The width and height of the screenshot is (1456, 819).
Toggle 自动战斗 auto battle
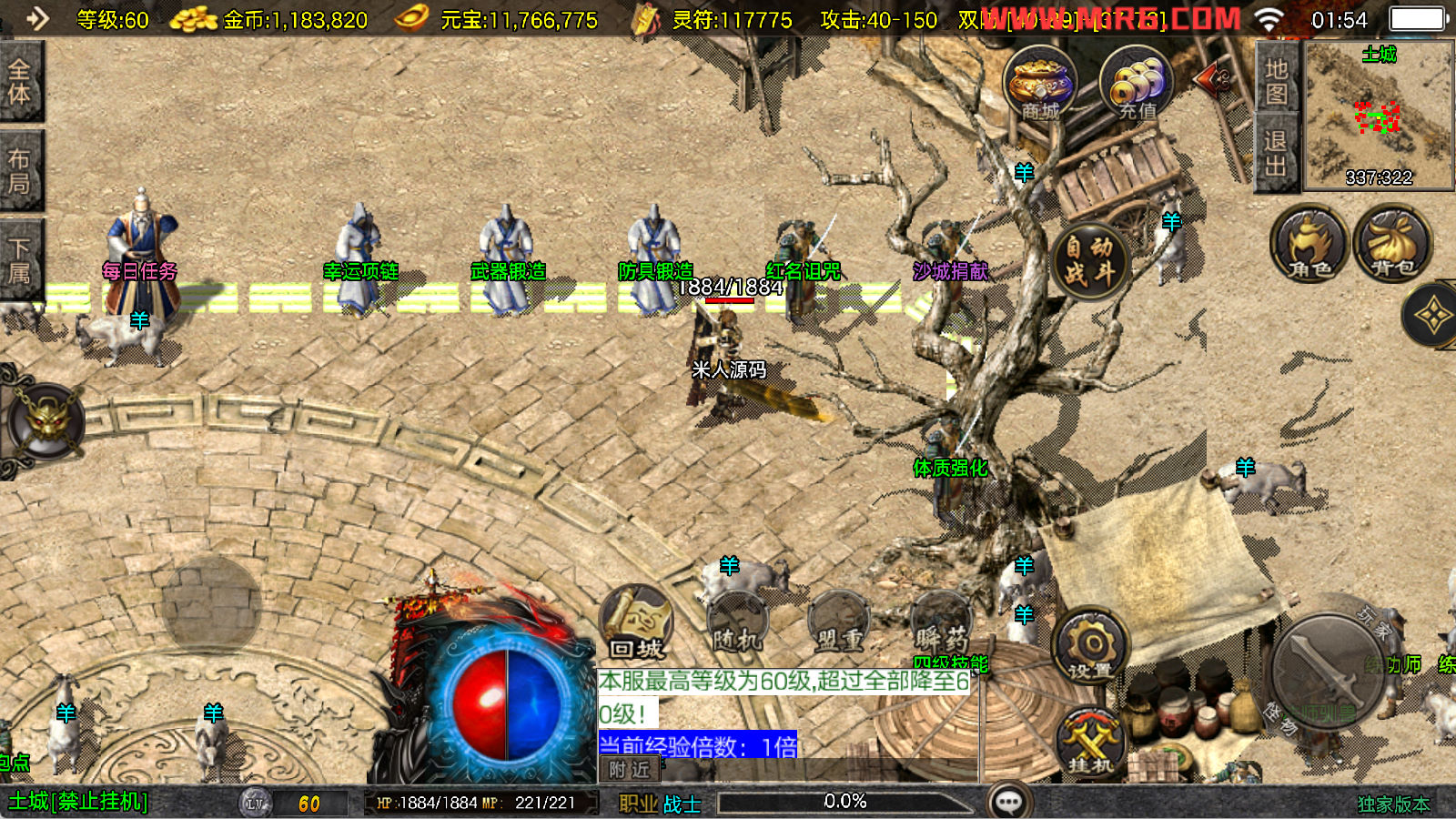1089,259
